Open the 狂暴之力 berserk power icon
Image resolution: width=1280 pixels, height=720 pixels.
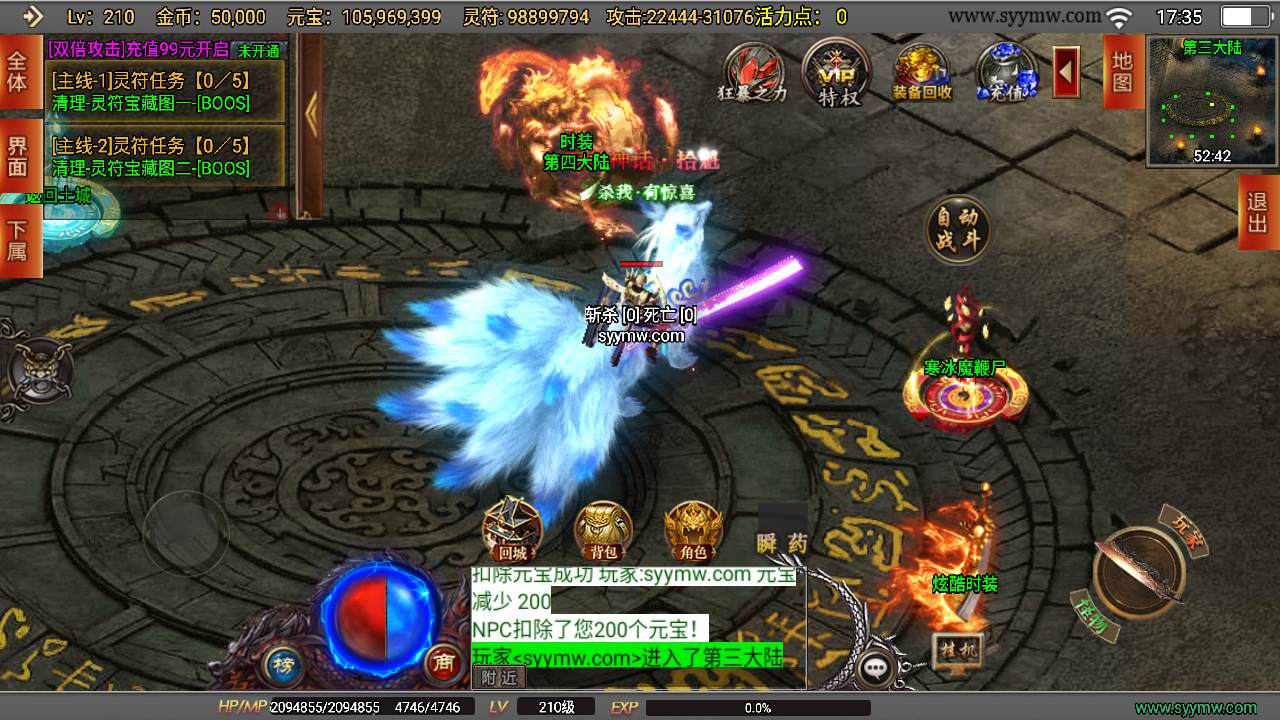click(x=753, y=71)
